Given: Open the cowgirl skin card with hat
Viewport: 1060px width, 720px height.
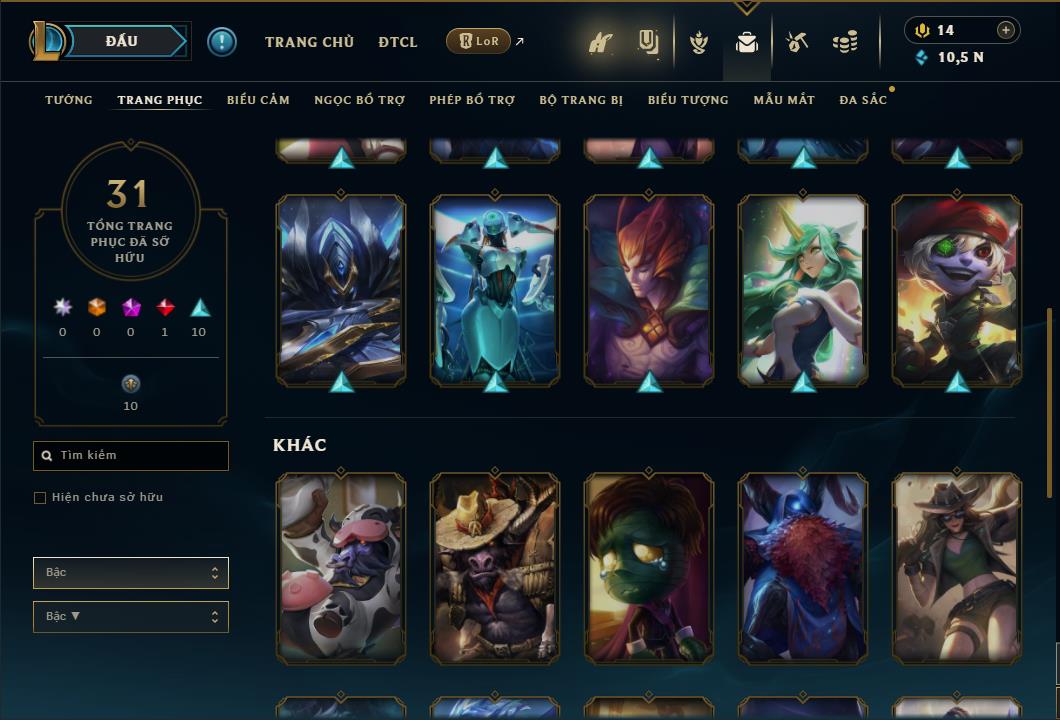Looking at the screenshot, I should coord(957,567).
